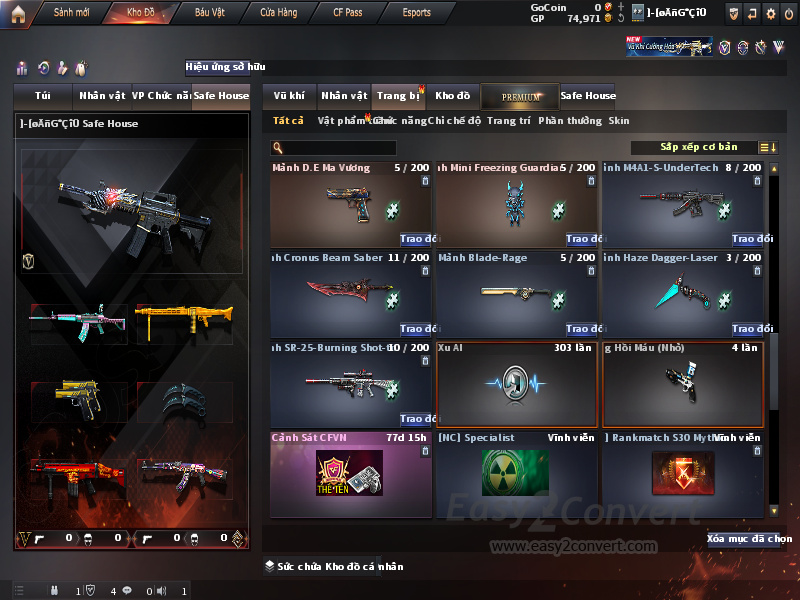Go to the home lobby icon
Image resolution: width=800 pixels, height=600 pixels.
[x=18, y=13]
